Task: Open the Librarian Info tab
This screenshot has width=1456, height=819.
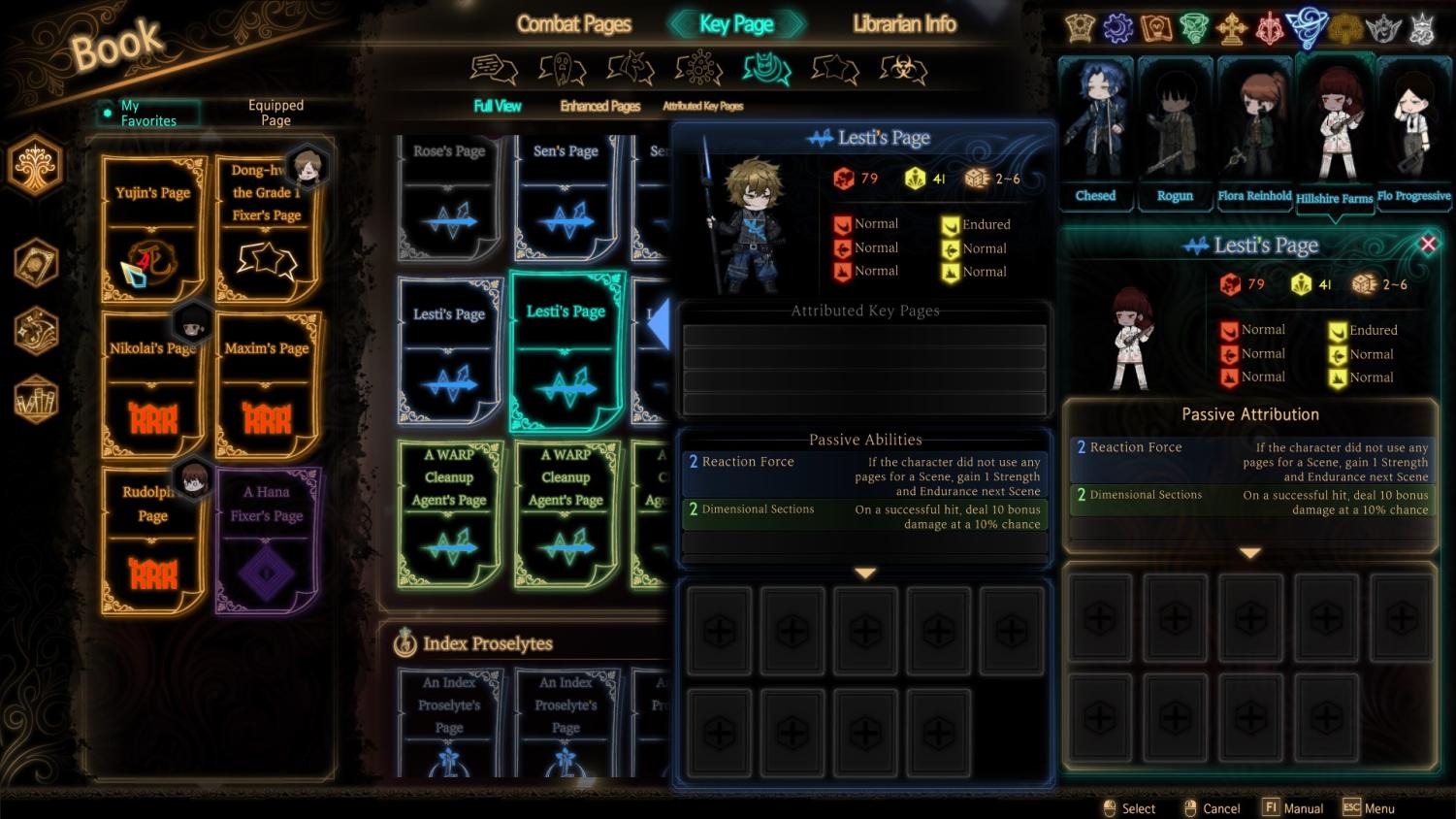Action: click(x=903, y=24)
